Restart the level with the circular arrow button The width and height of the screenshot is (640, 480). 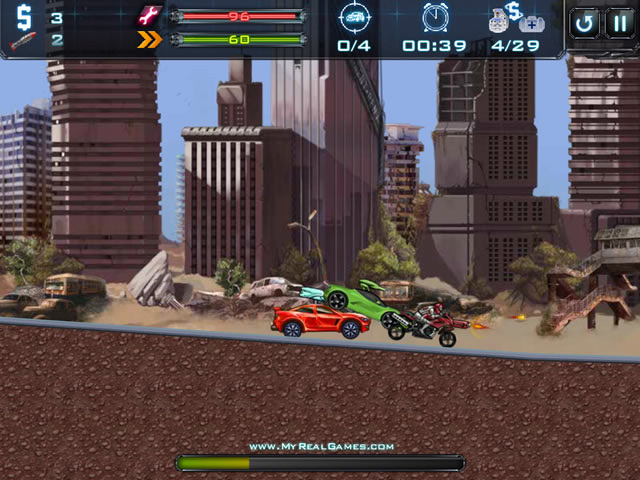point(584,23)
